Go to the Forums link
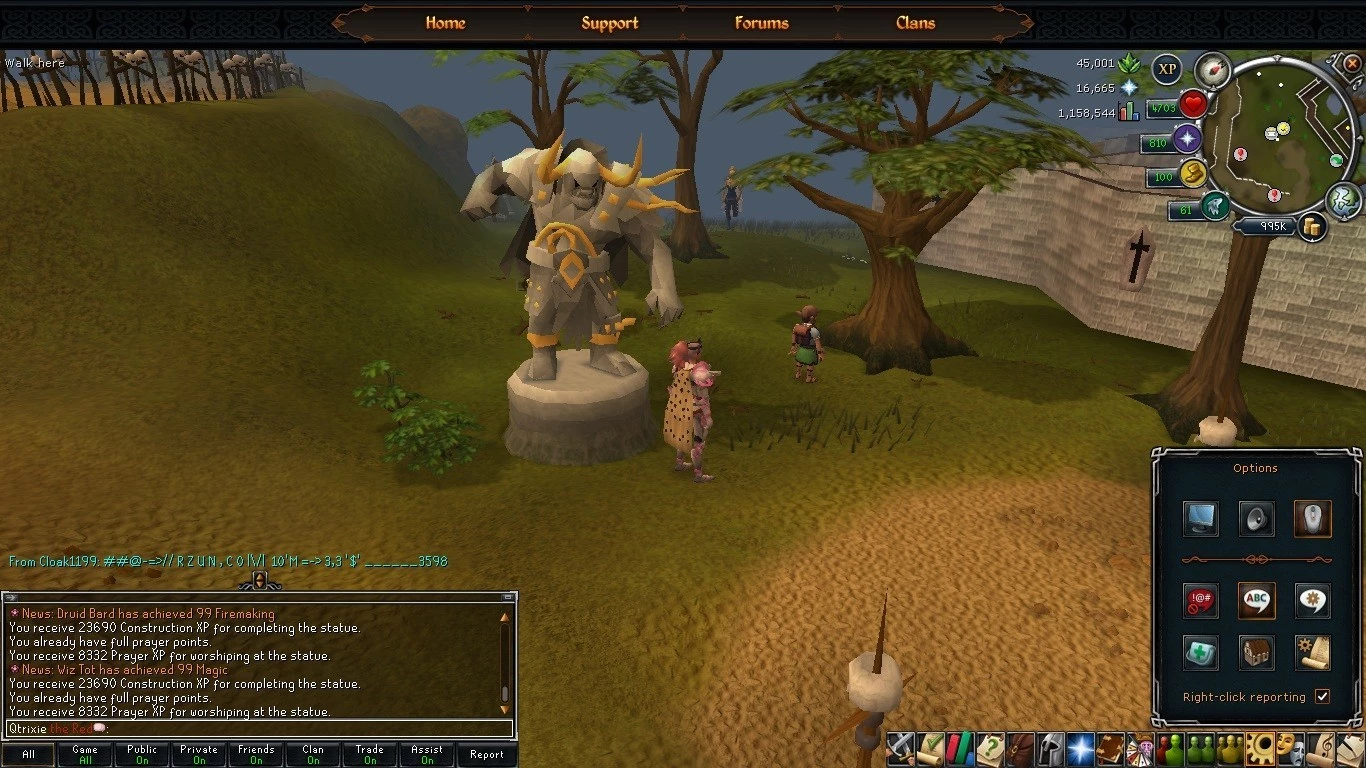Viewport: 1366px width, 768px height. pyautogui.click(x=761, y=23)
